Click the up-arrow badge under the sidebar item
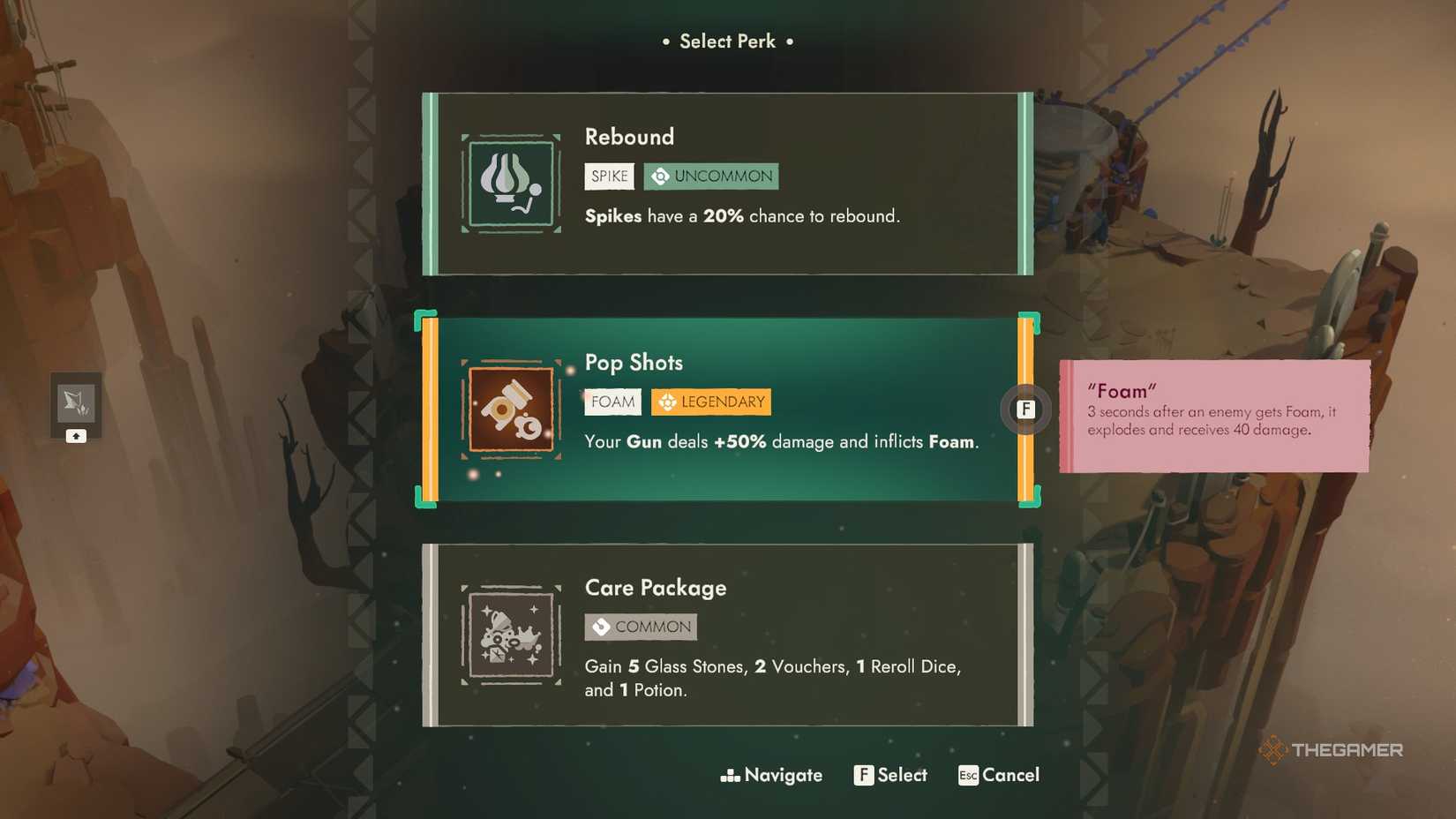This screenshot has height=819, width=1456. point(76,435)
